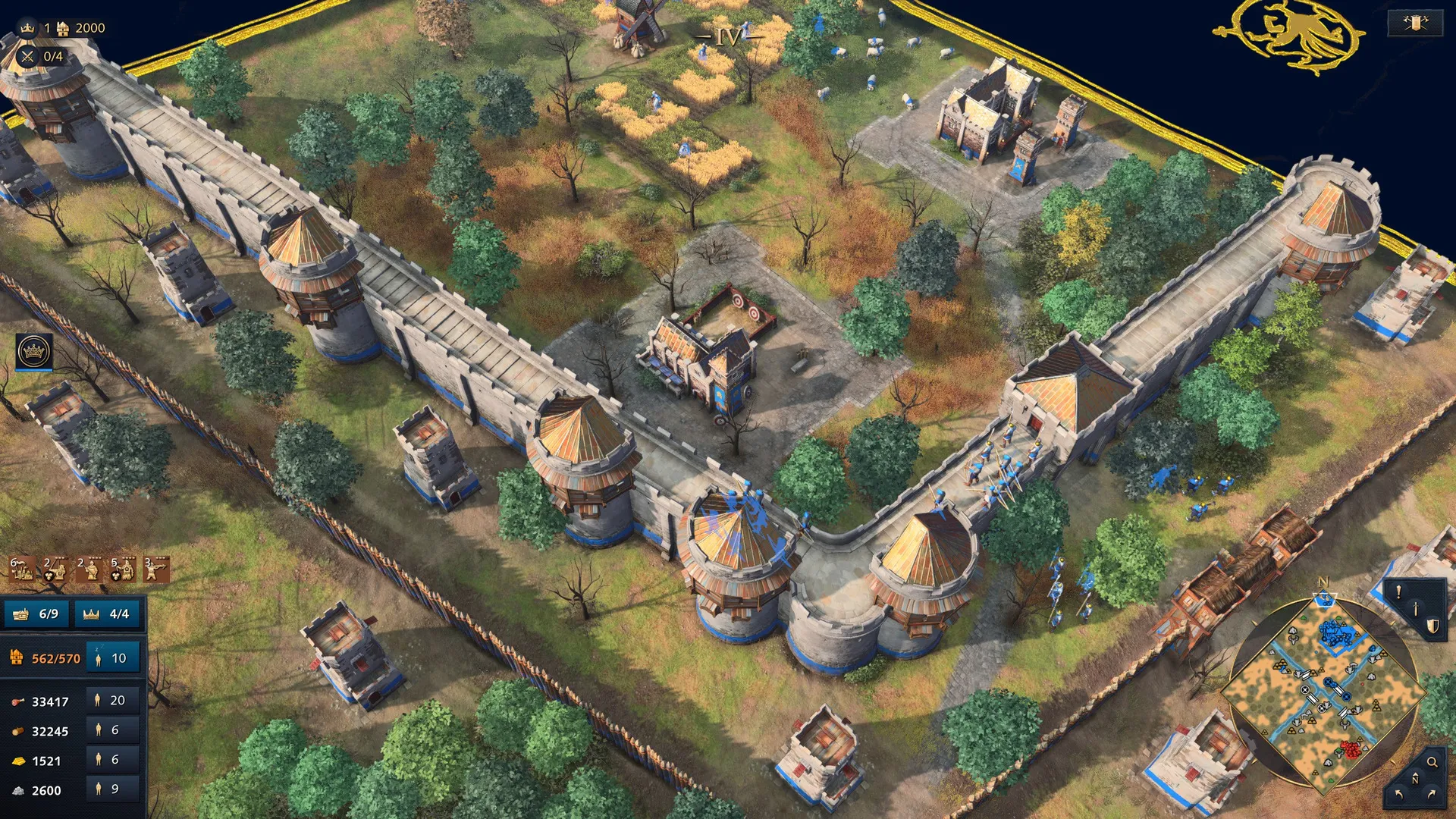Open the landmarks button showing 4/4

click(x=108, y=613)
